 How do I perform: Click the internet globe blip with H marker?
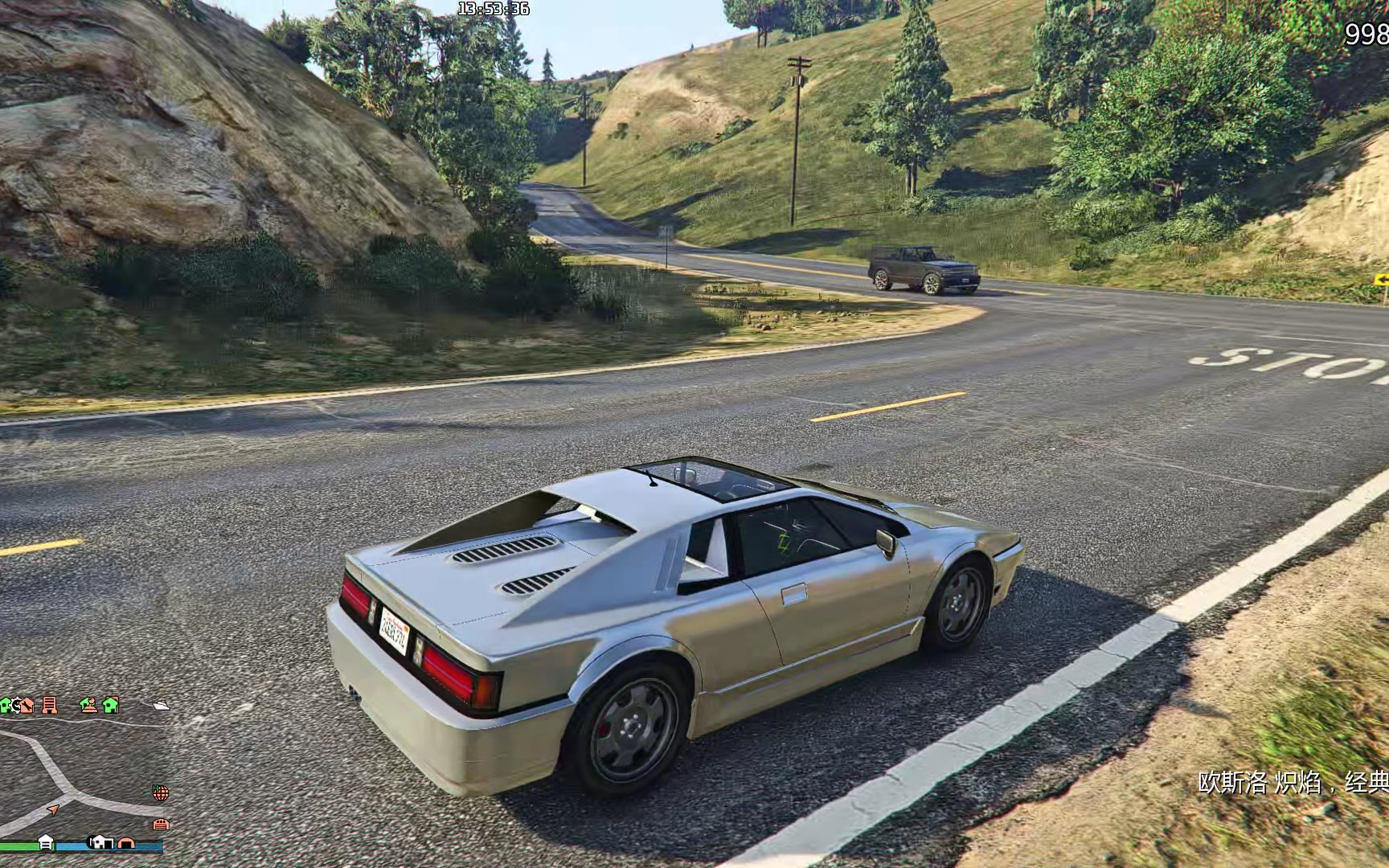pos(161,792)
